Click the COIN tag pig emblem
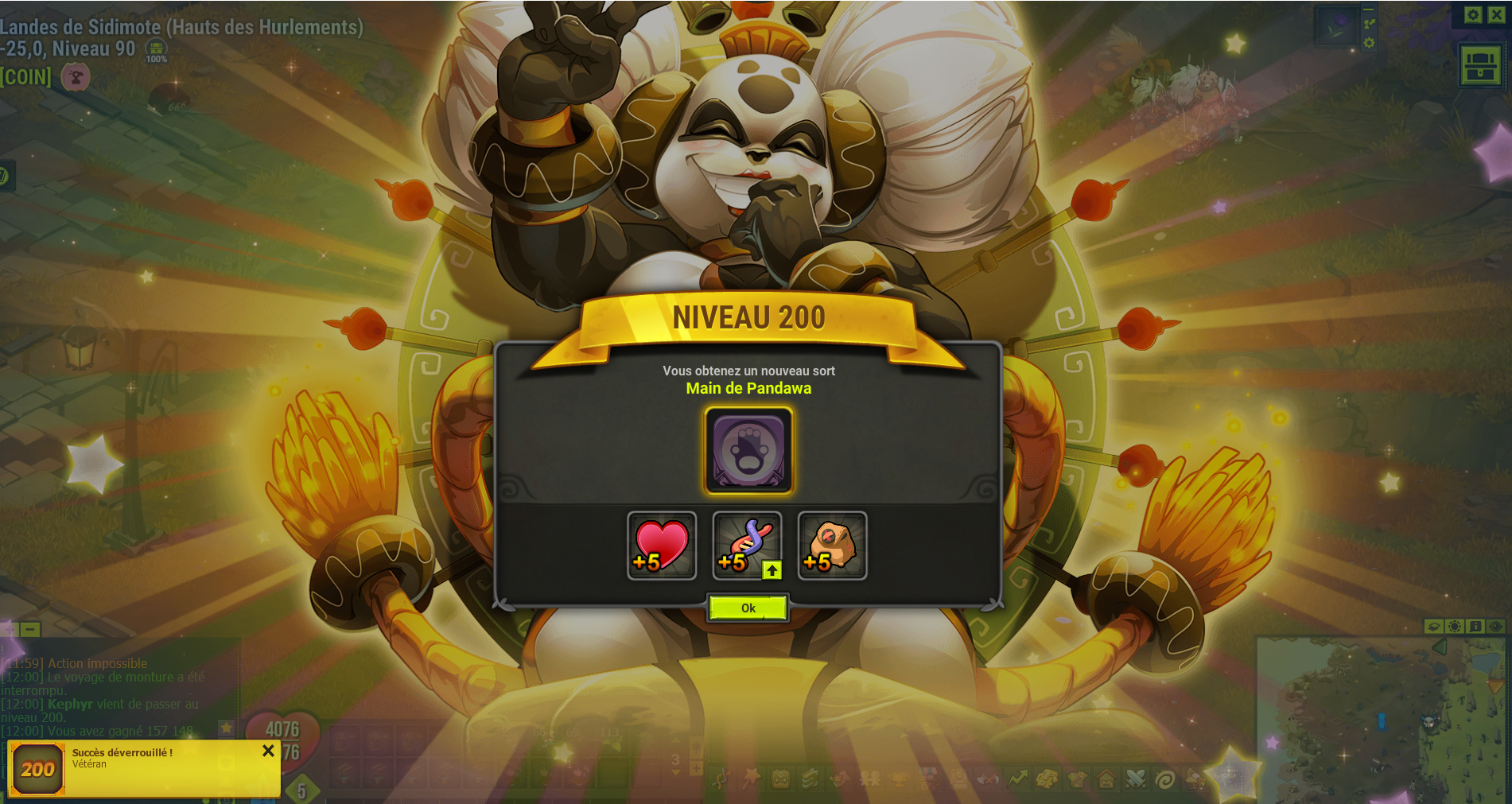This screenshot has height=804, width=1512. point(76,77)
